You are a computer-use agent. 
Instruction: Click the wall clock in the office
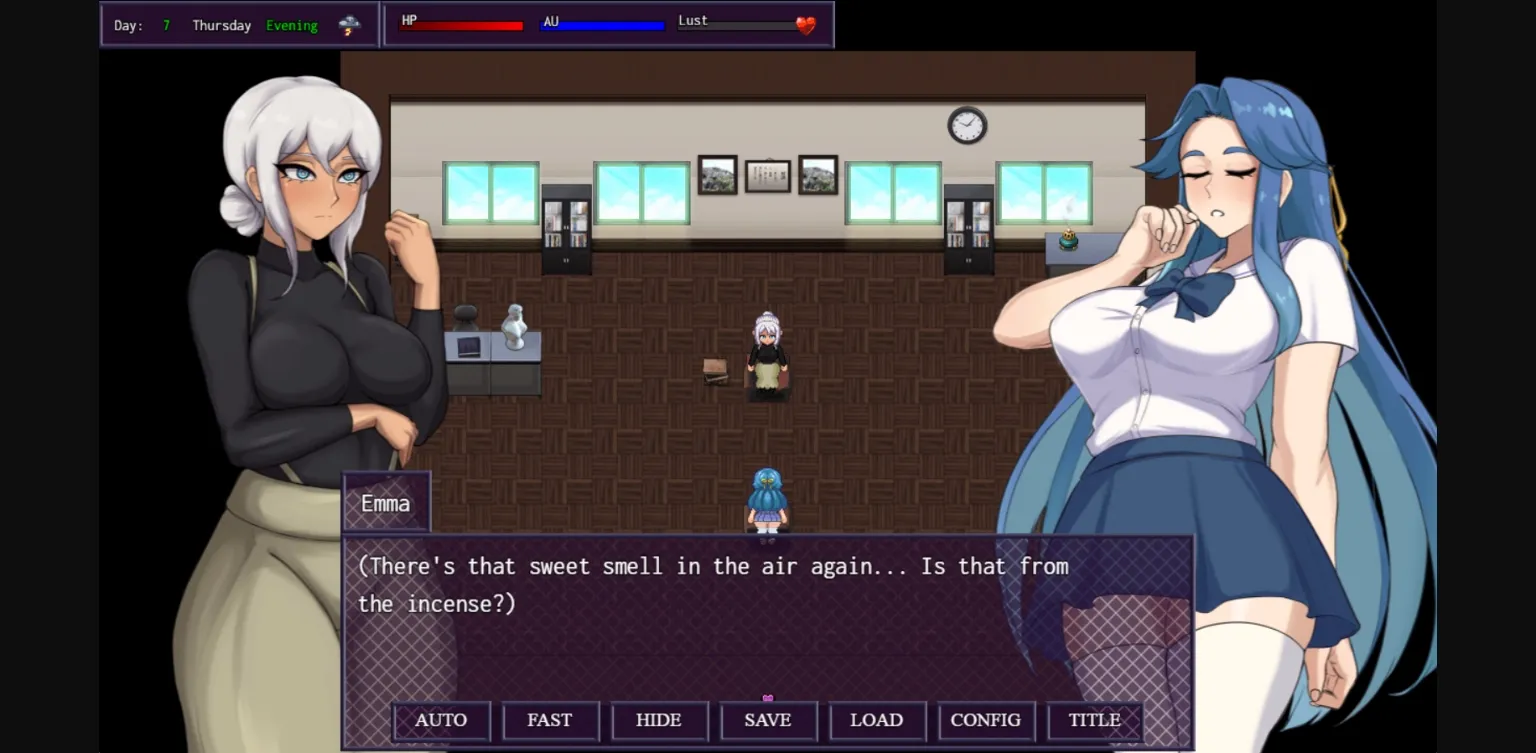coord(967,125)
